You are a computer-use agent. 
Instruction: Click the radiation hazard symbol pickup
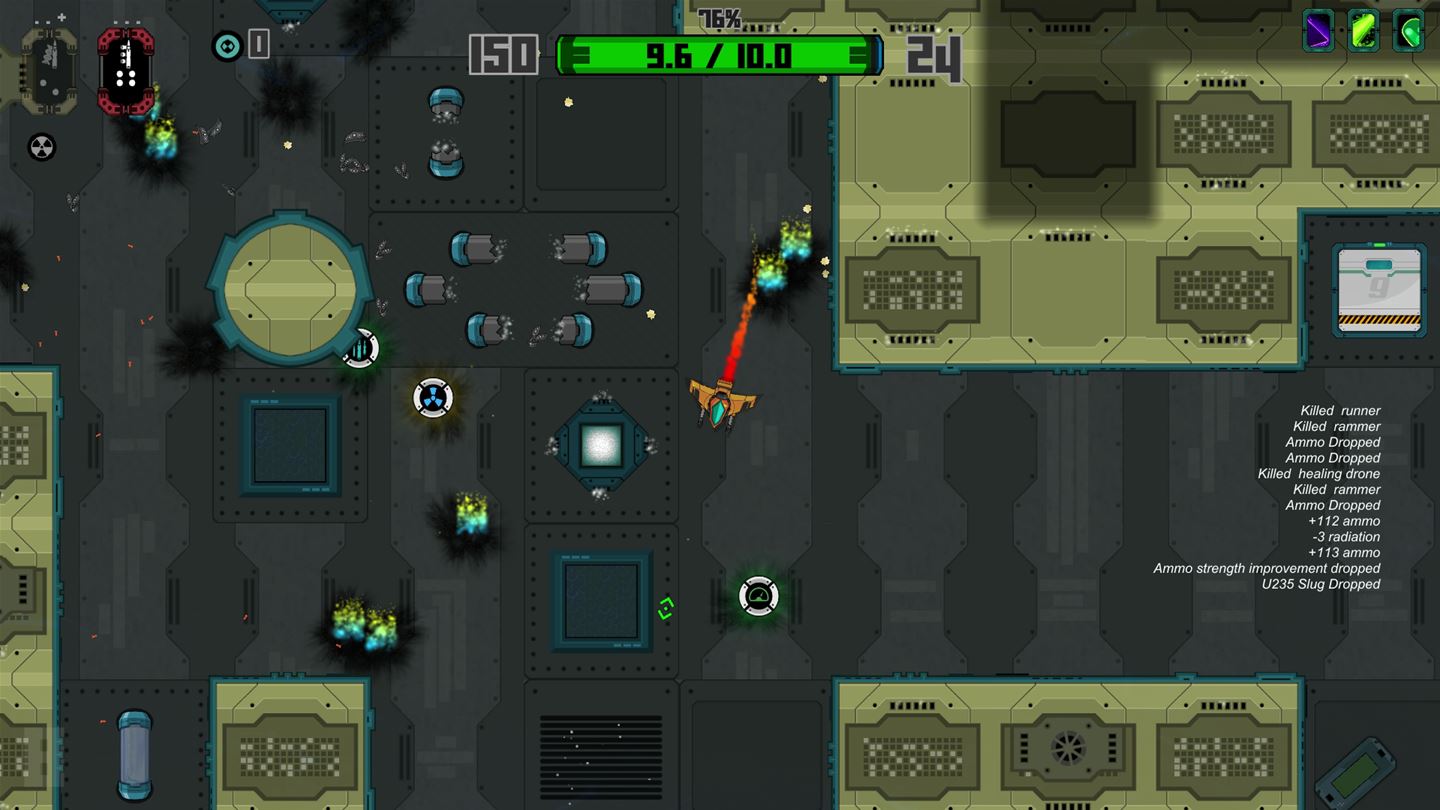coord(42,148)
